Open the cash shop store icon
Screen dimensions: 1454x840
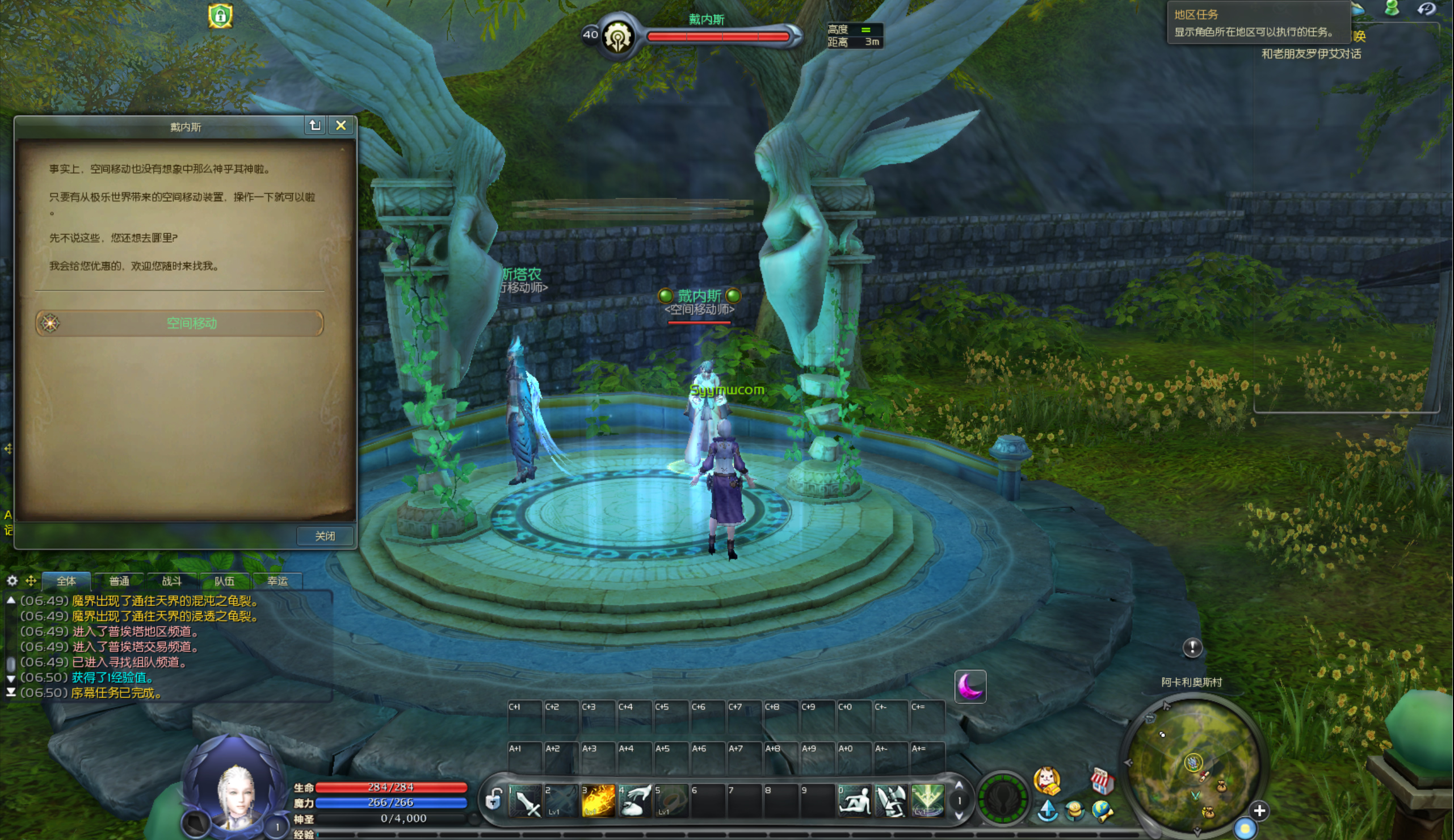(x=1101, y=780)
